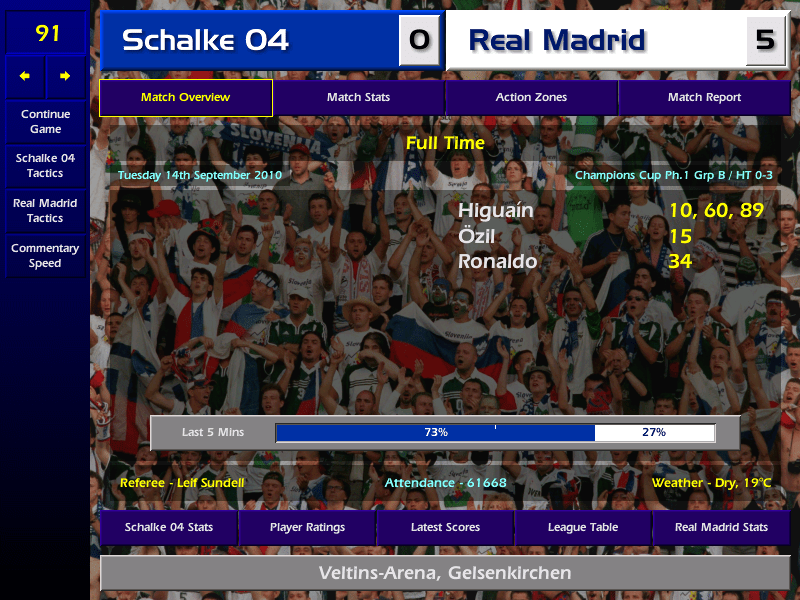800x600 pixels.
Task: Change the Commentary Speed
Action: click(45, 255)
